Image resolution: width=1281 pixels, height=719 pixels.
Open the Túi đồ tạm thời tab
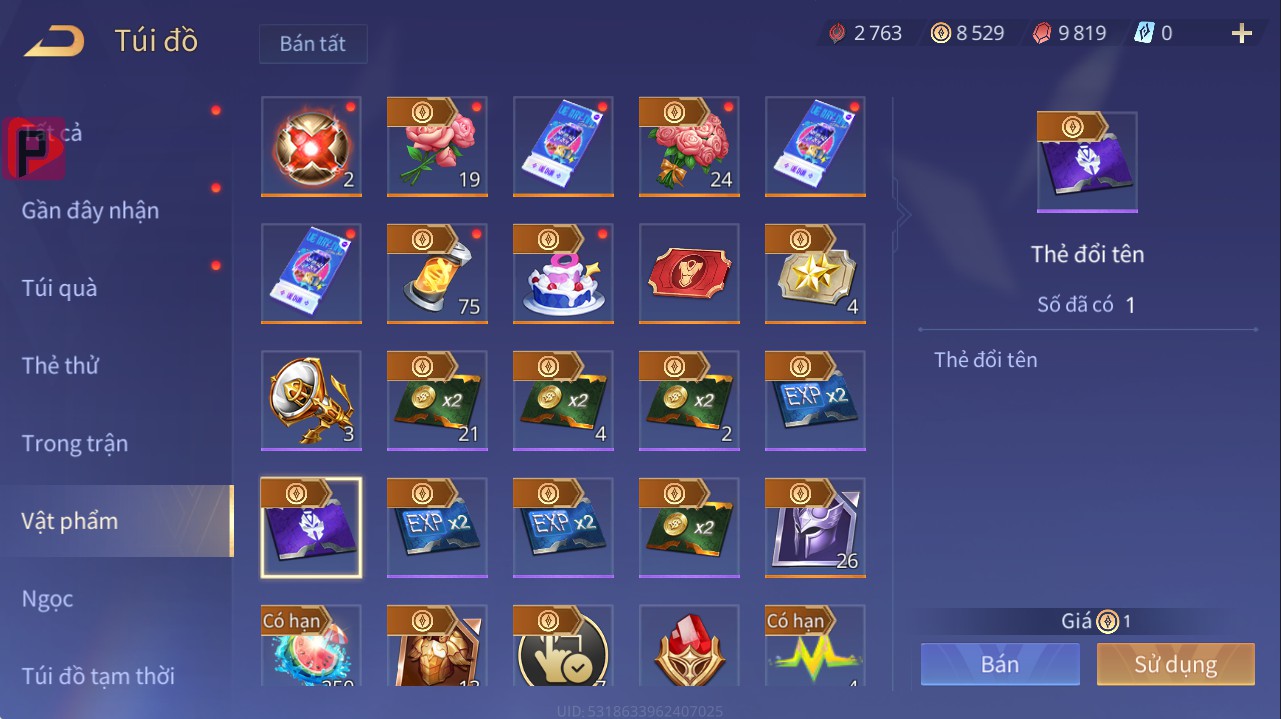pos(98,676)
